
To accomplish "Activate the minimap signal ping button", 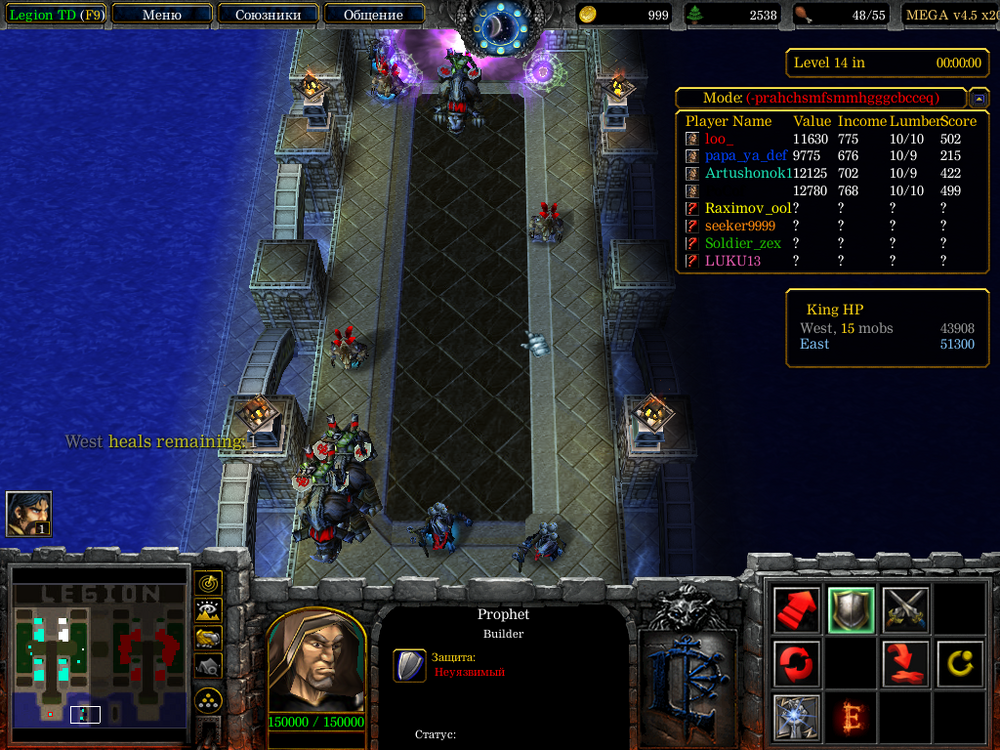I will [x=209, y=583].
